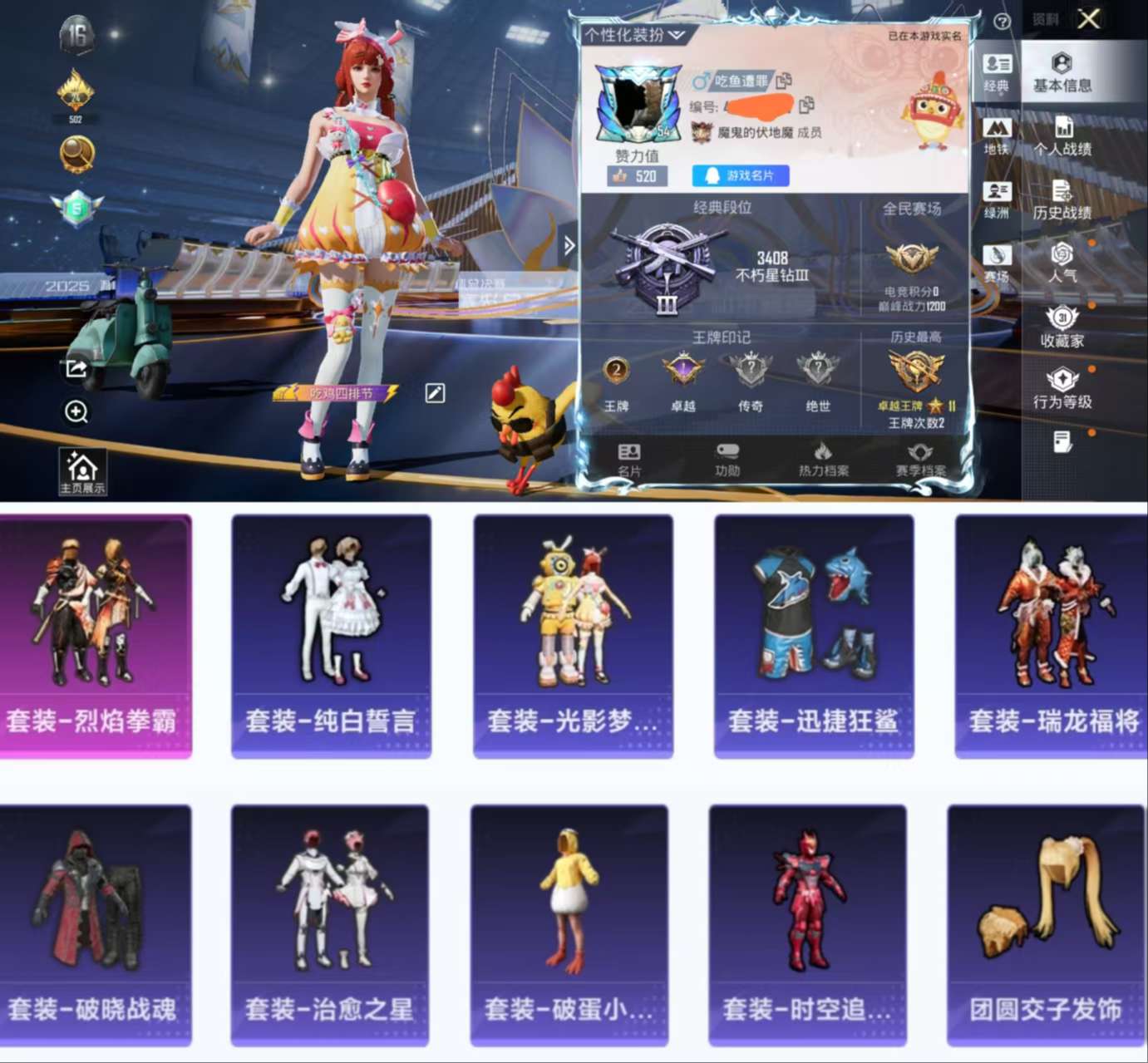Switch to the 功勋 tab
1148x1063 pixels.
[x=727, y=458]
